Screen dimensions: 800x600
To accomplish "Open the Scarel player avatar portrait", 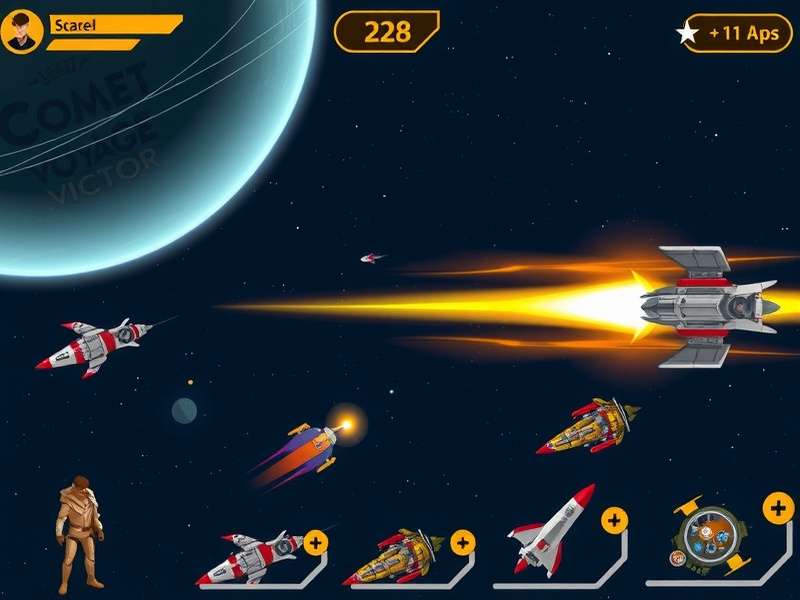I will pos(22,32).
